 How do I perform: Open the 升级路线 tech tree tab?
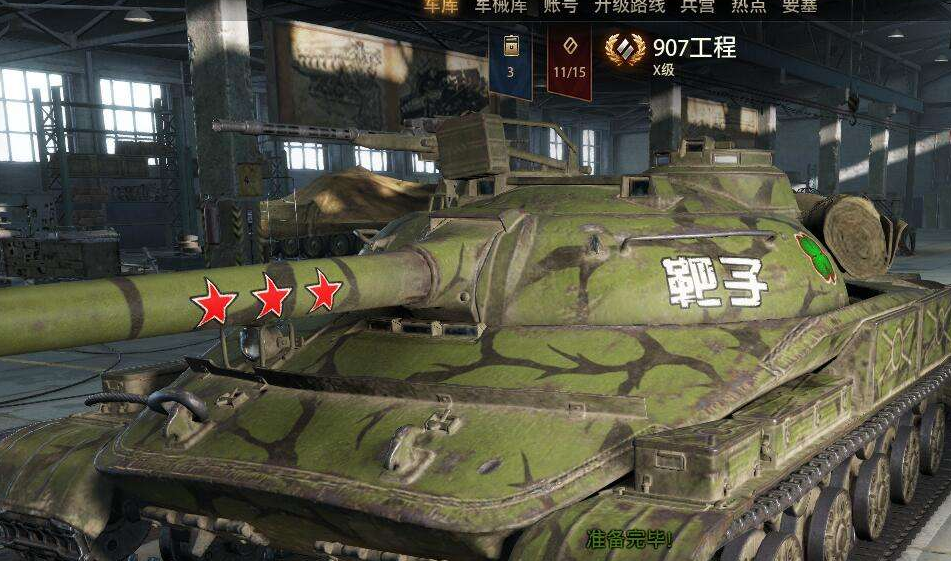tap(629, 6)
